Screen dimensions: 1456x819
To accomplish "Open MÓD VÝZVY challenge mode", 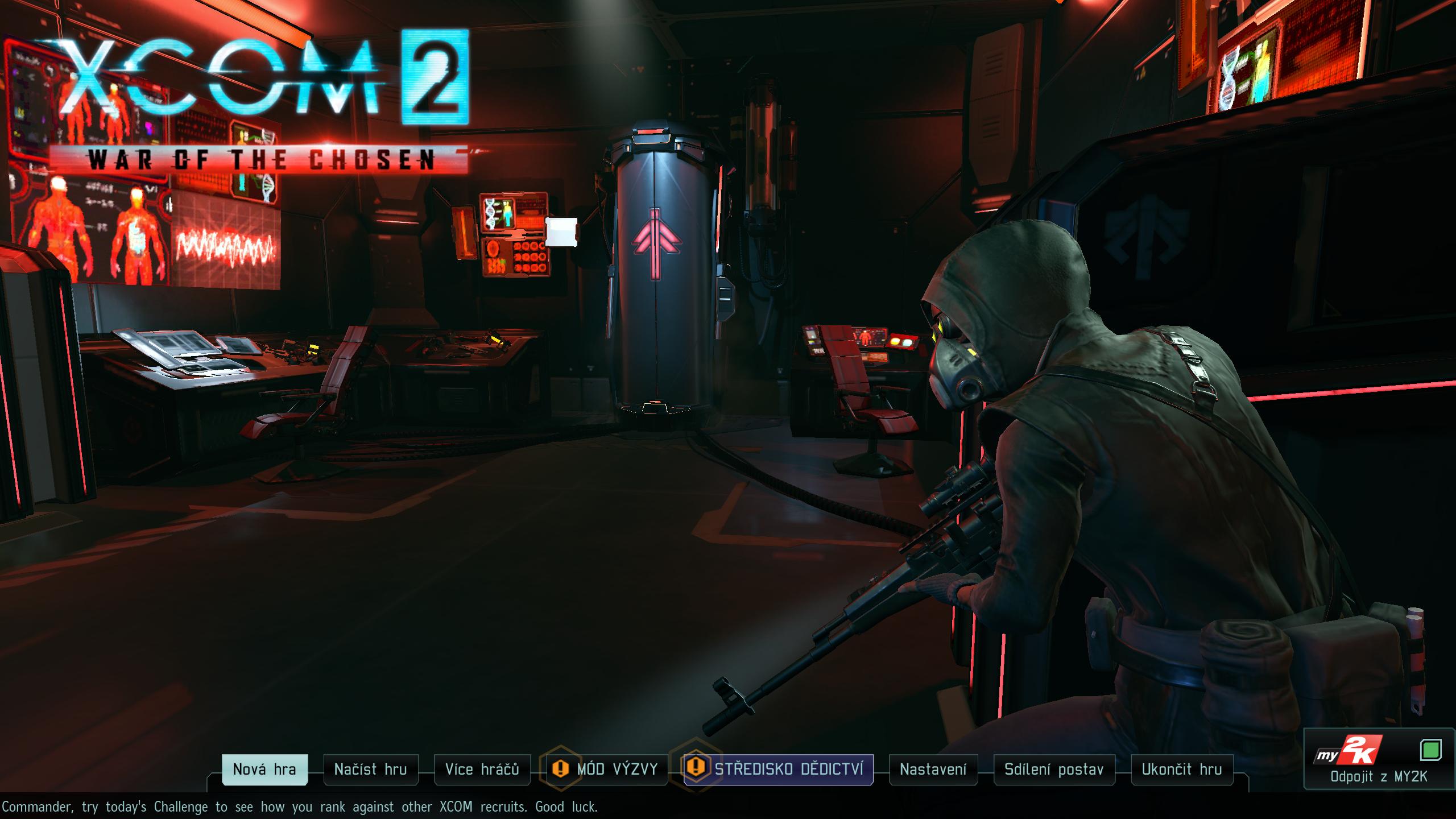I will pyautogui.click(x=617, y=770).
